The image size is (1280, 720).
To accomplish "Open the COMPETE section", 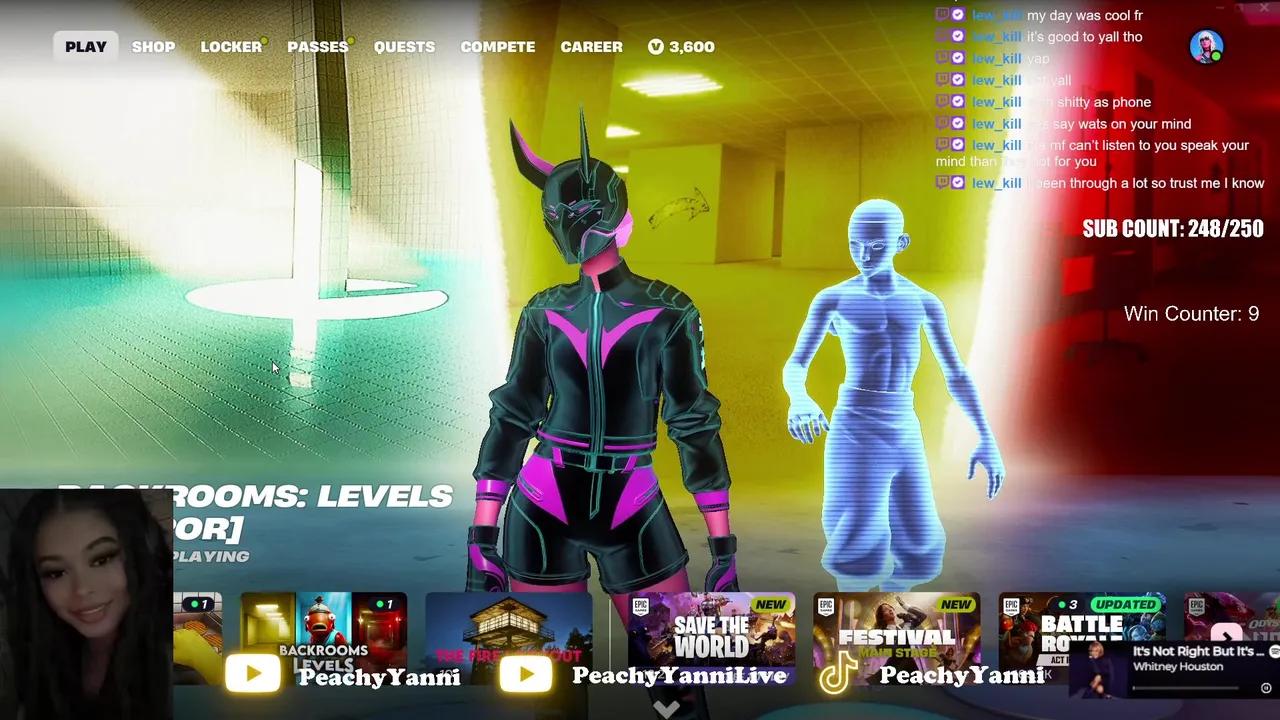I will [497, 46].
